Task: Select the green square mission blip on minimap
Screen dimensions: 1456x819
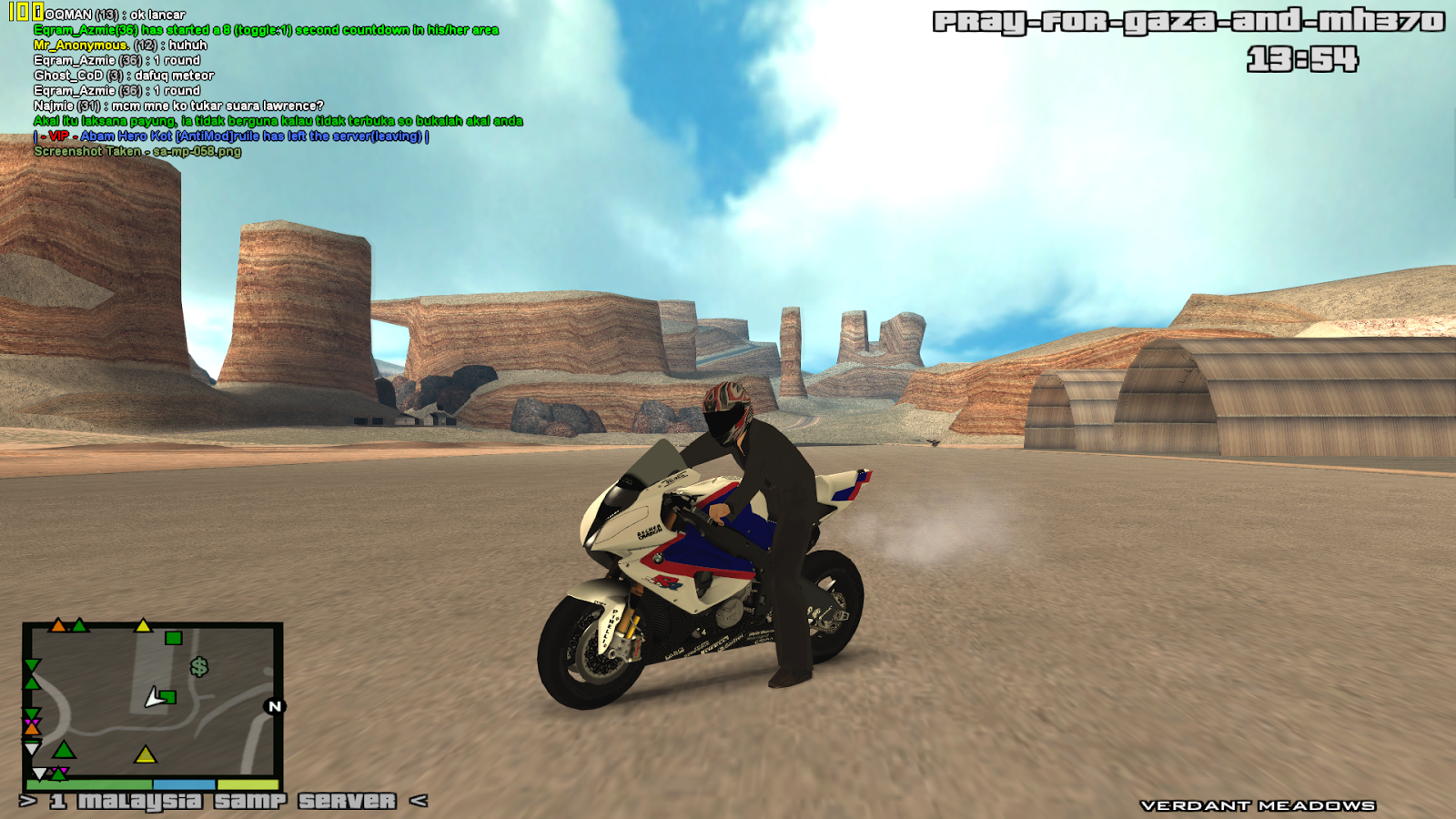Action: tap(173, 640)
